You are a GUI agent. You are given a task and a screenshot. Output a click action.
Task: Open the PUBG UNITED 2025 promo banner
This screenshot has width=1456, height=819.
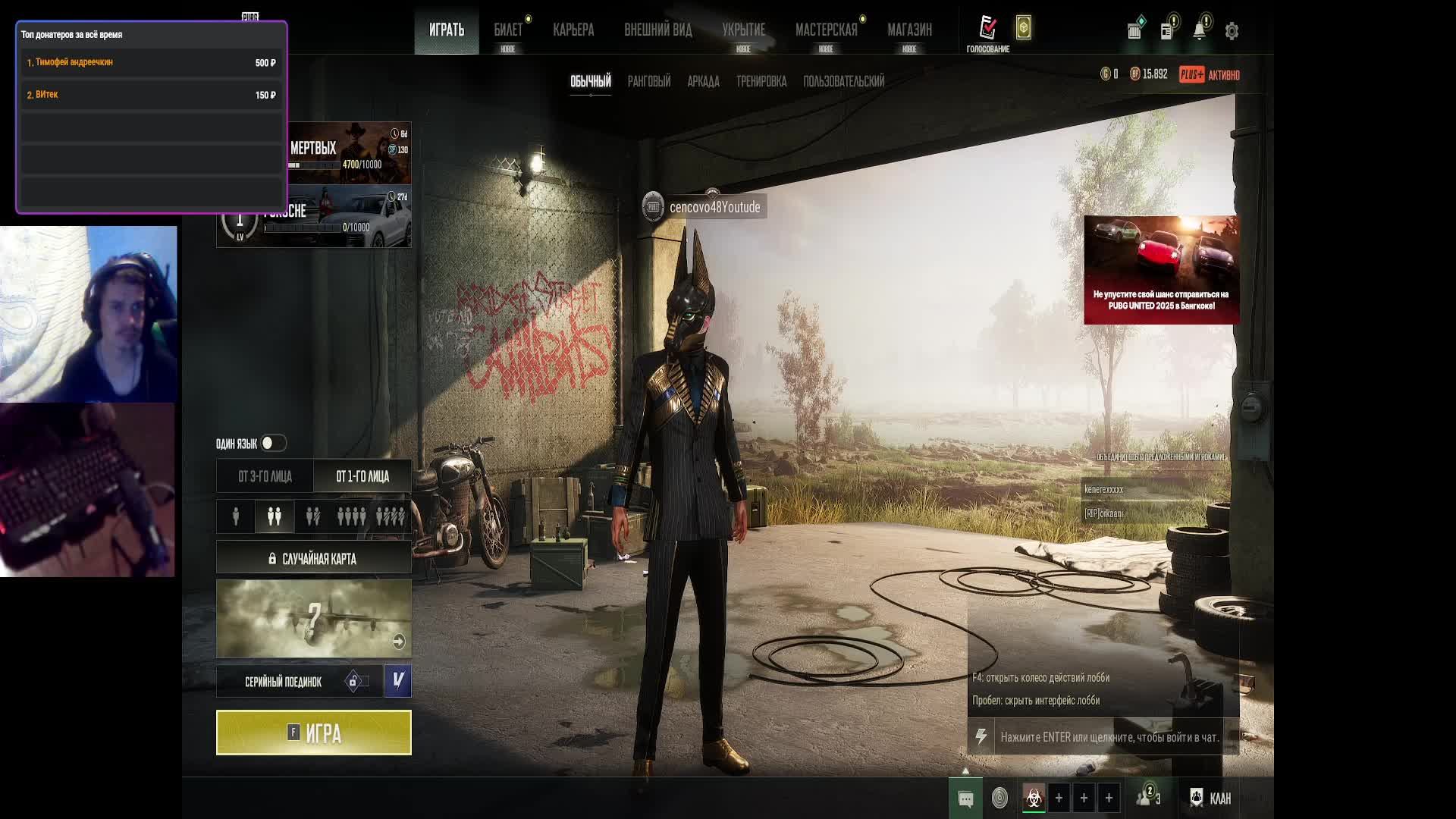click(x=1161, y=270)
